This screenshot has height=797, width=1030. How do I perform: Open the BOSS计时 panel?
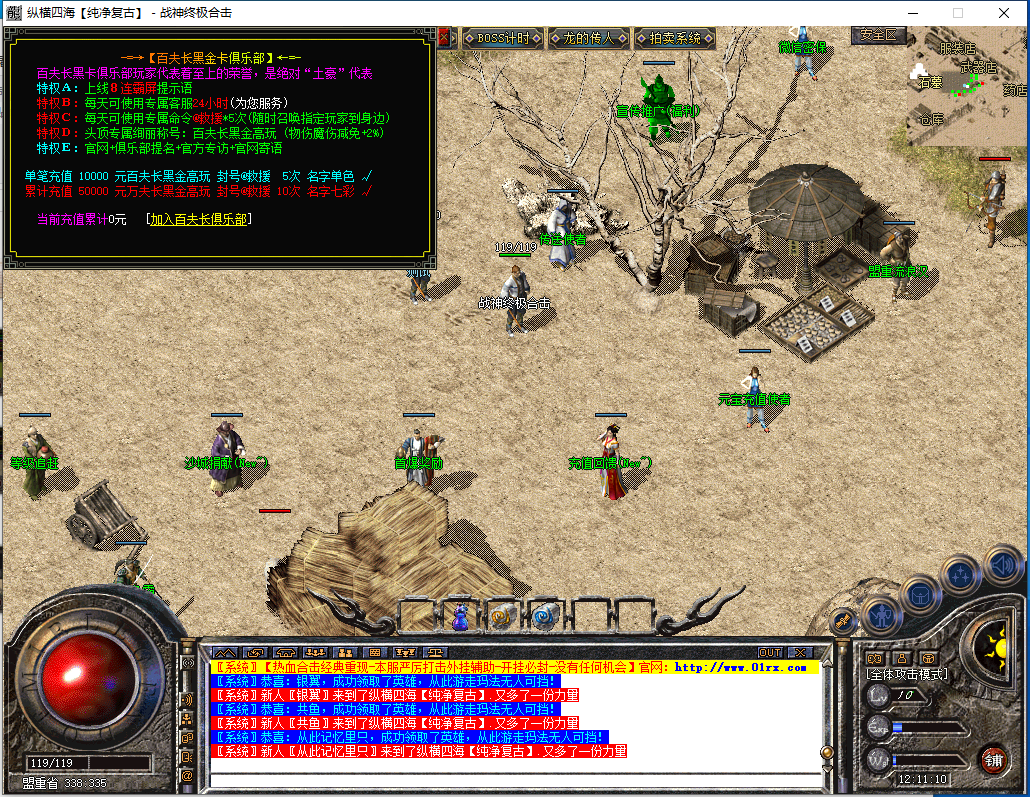coord(503,39)
